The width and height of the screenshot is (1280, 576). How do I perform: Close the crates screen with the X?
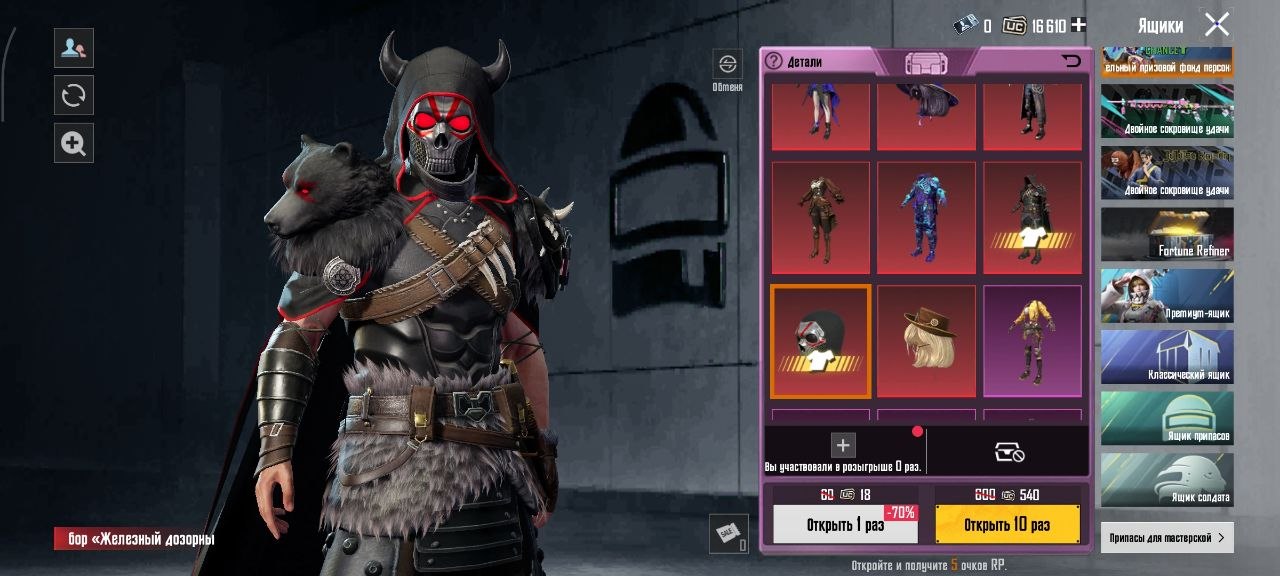click(x=1216, y=25)
